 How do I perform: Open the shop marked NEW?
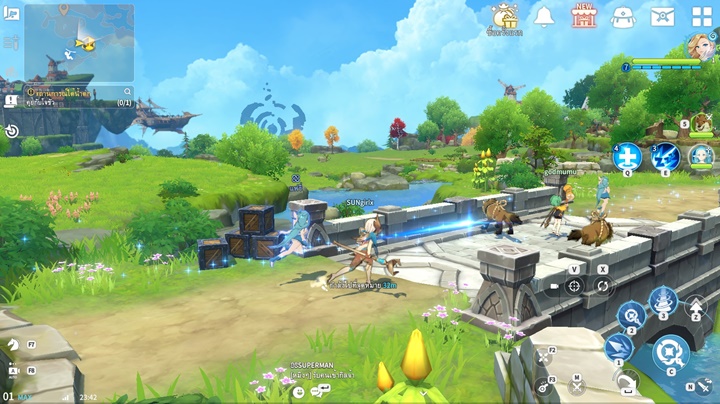(x=584, y=17)
